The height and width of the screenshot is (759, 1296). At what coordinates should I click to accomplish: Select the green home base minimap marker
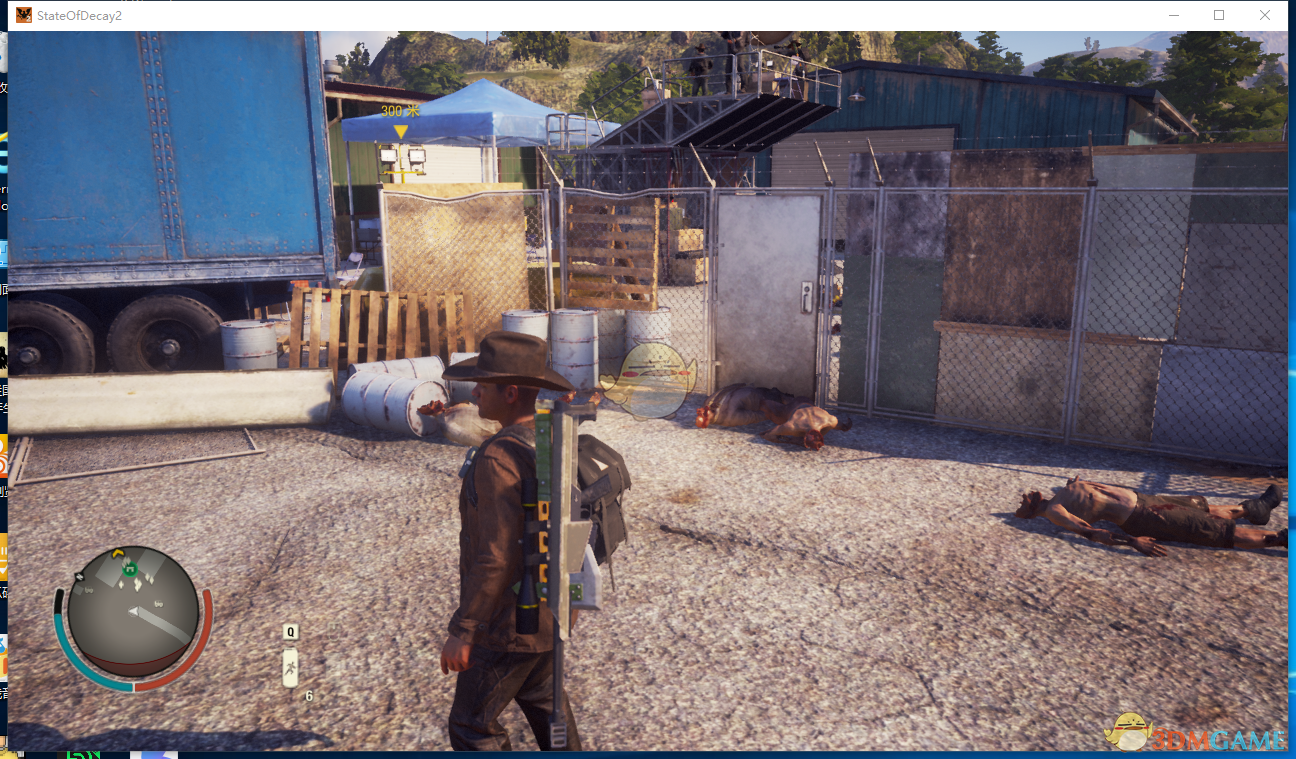129,571
